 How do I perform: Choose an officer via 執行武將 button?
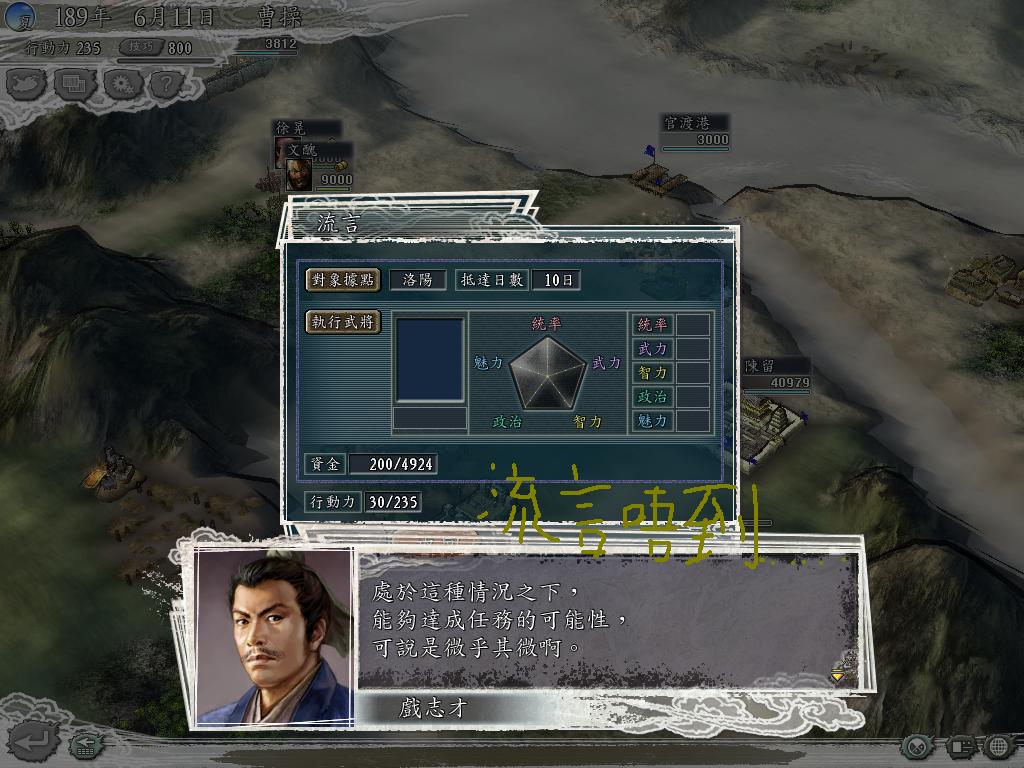click(x=343, y=322)
